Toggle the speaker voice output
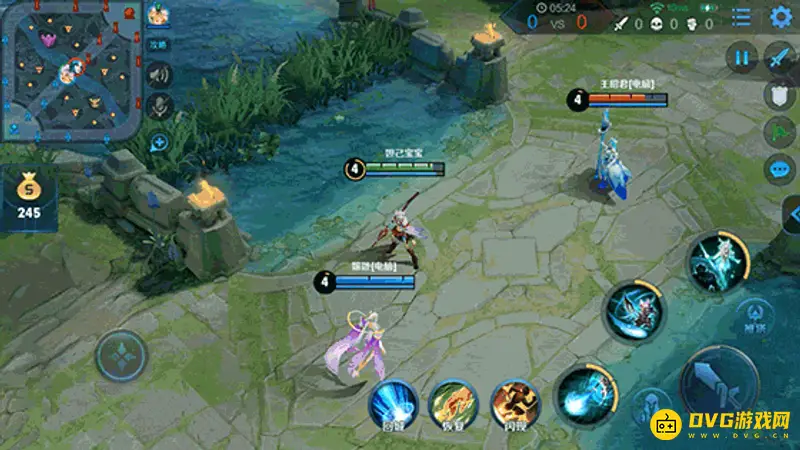 (x=158, y=74)
